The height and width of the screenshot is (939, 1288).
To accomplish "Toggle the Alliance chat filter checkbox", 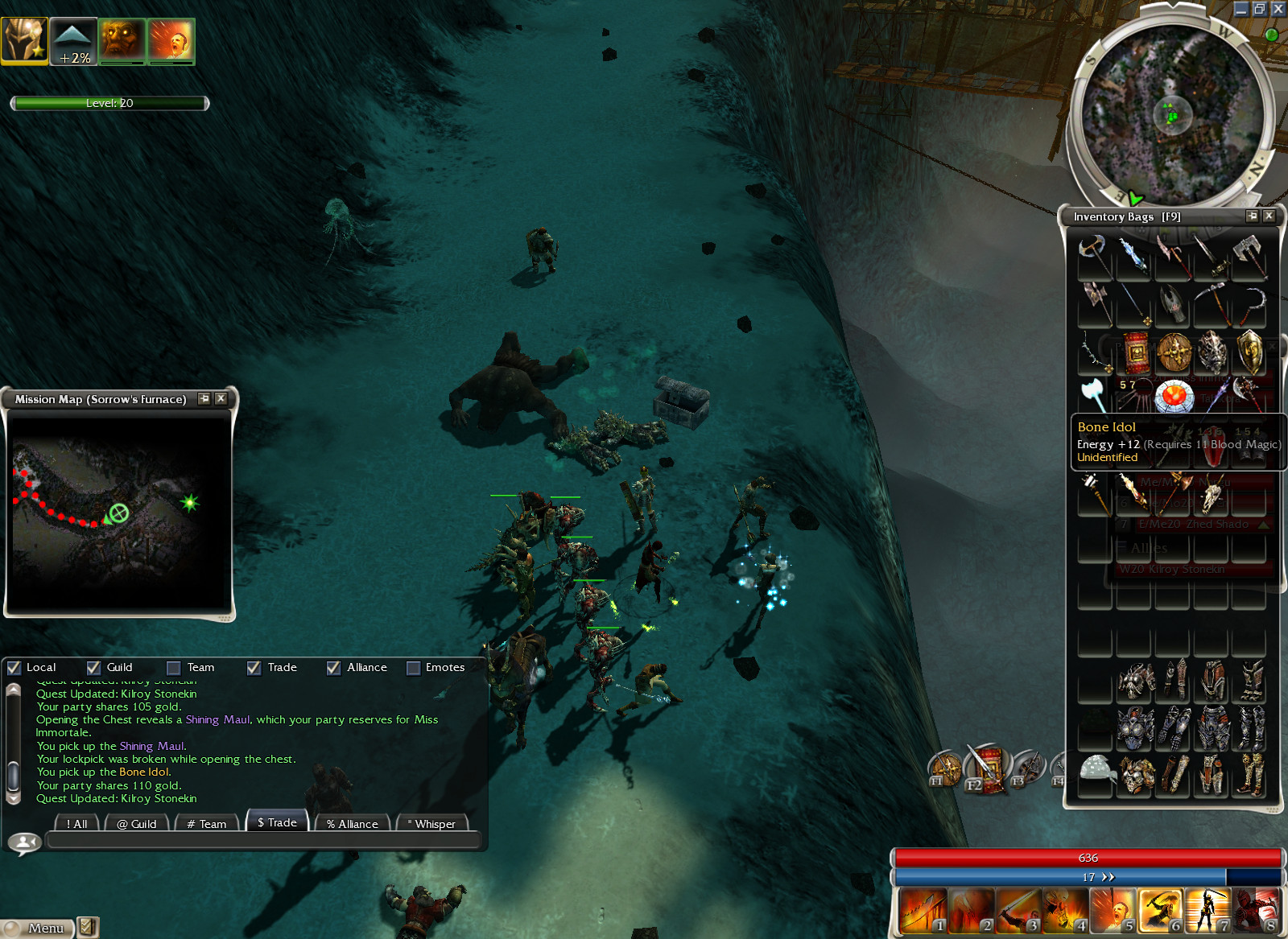I will click(333, 668).
